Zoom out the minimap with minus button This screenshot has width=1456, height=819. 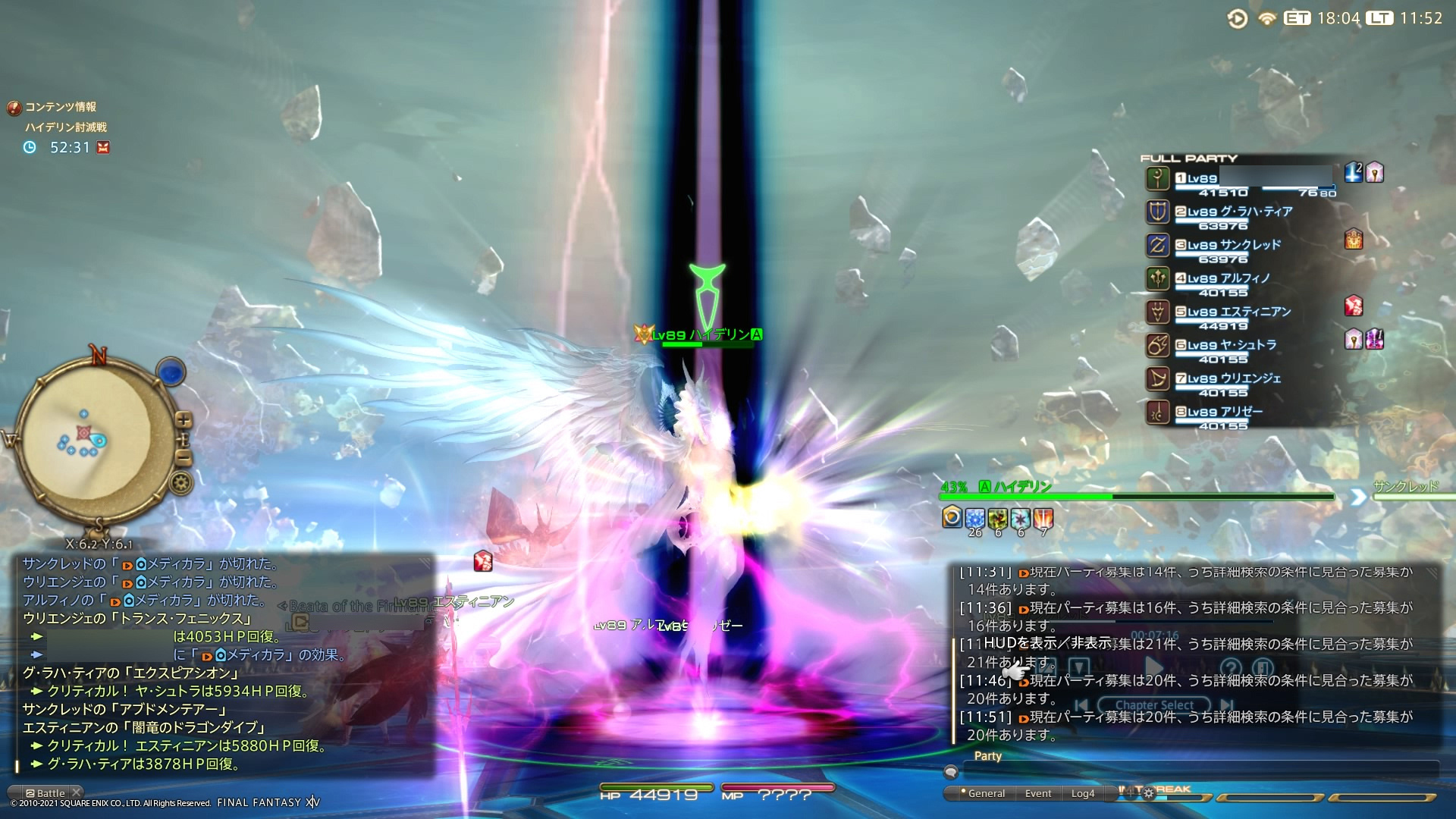[184, 457]
